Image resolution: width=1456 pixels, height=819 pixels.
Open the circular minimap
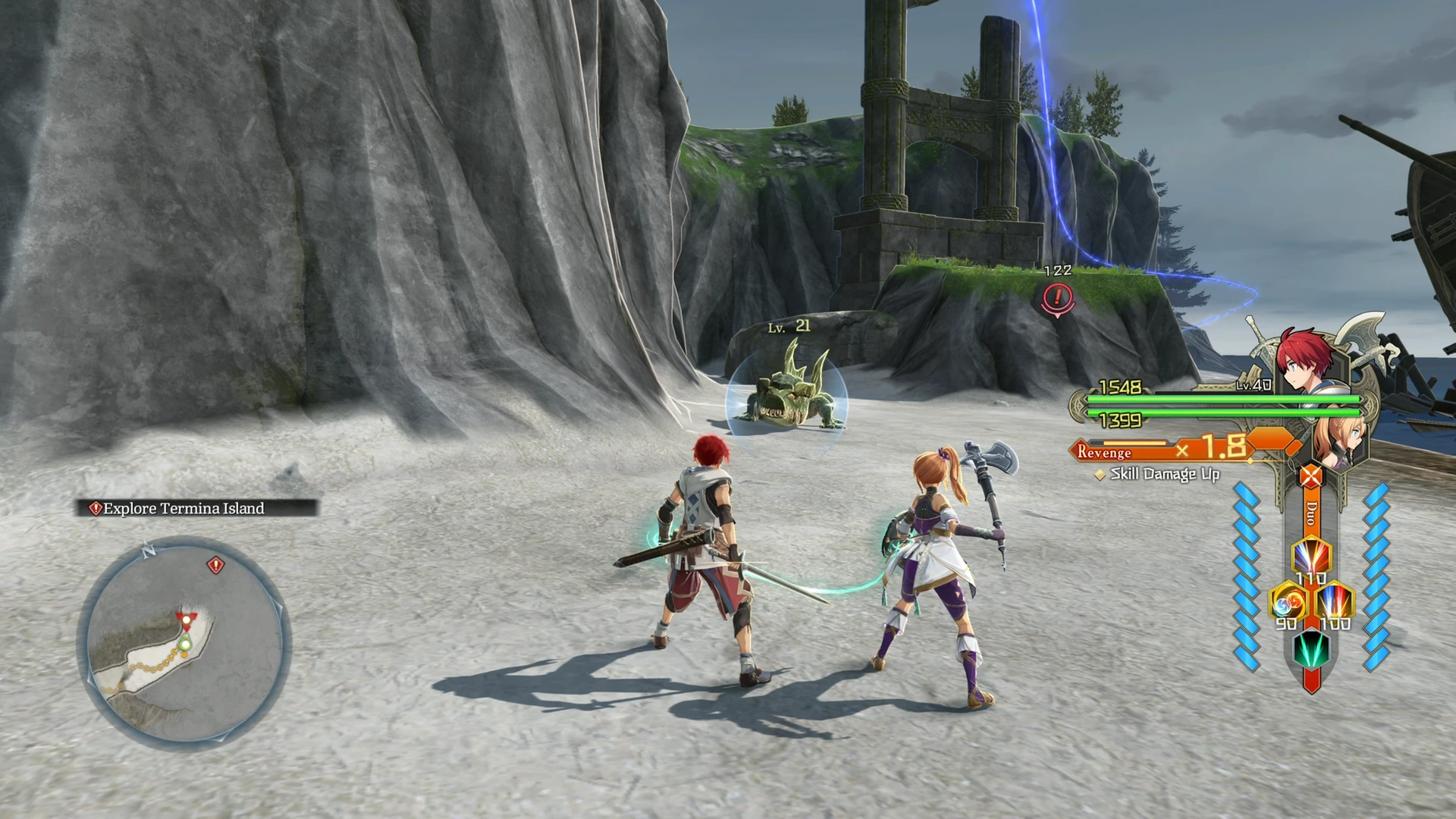coord(184,643)
